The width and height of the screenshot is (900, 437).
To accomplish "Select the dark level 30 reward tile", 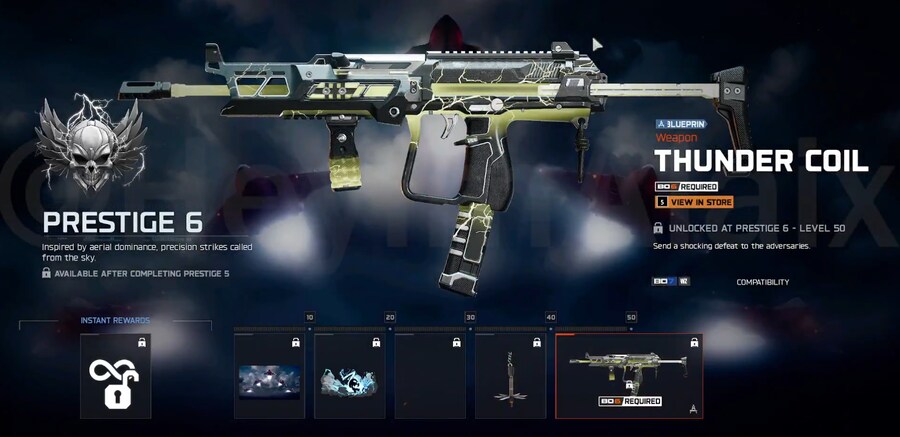I will (430, 376).
